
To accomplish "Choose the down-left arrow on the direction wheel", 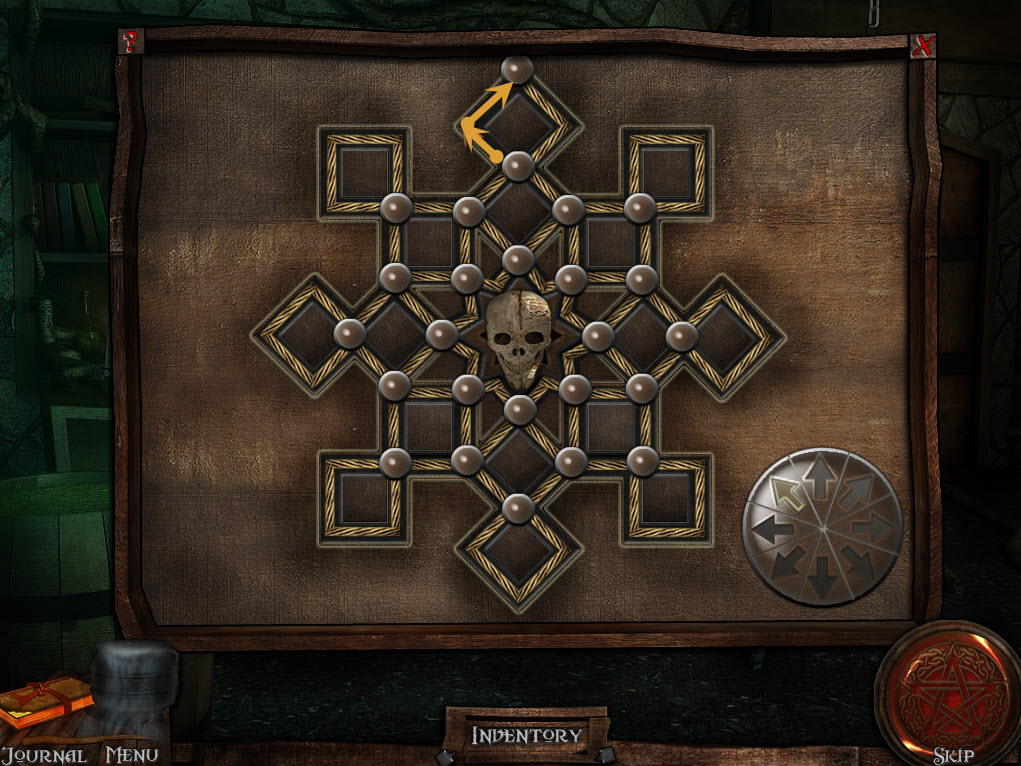I will click(786, 562).
